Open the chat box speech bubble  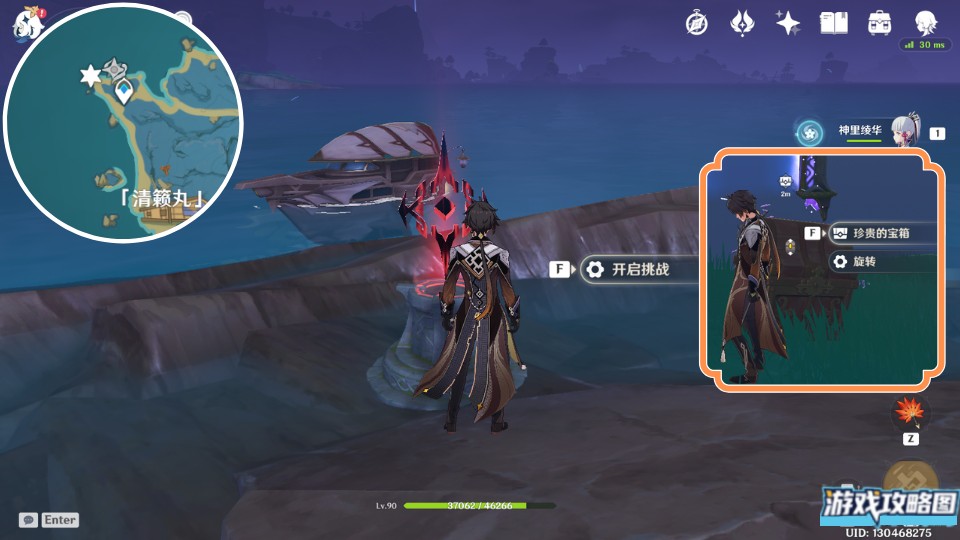pos(28,520)
